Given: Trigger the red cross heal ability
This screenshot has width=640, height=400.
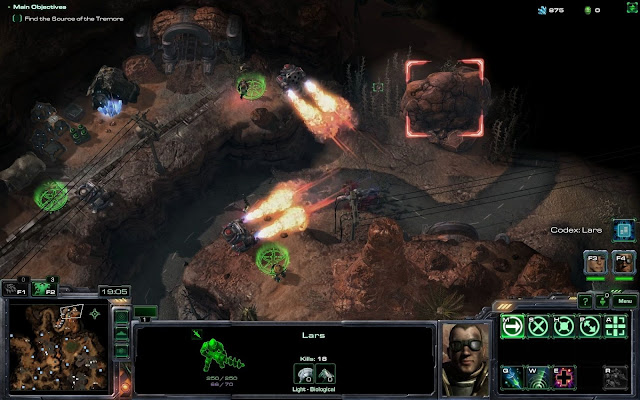Looking at the screenshot, I should 565,377.
